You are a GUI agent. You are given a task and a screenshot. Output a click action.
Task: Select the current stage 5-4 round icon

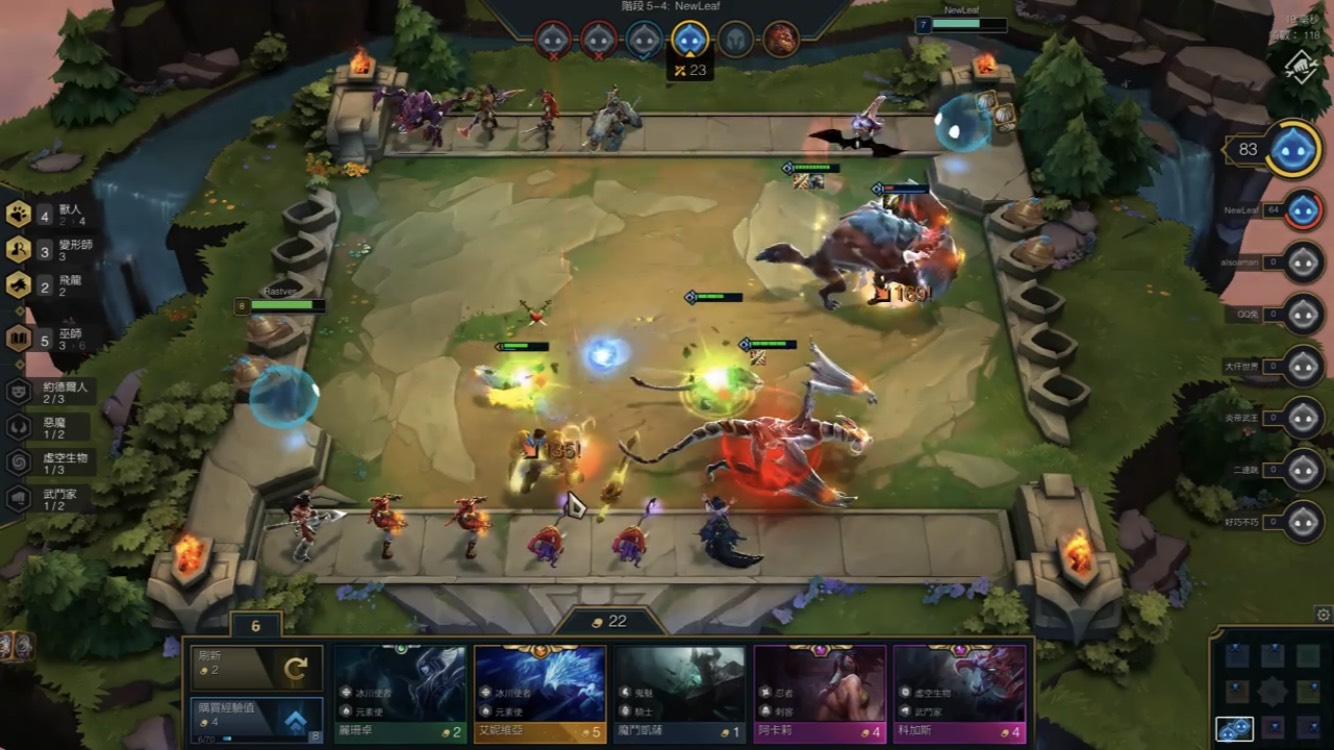(689, 40)
